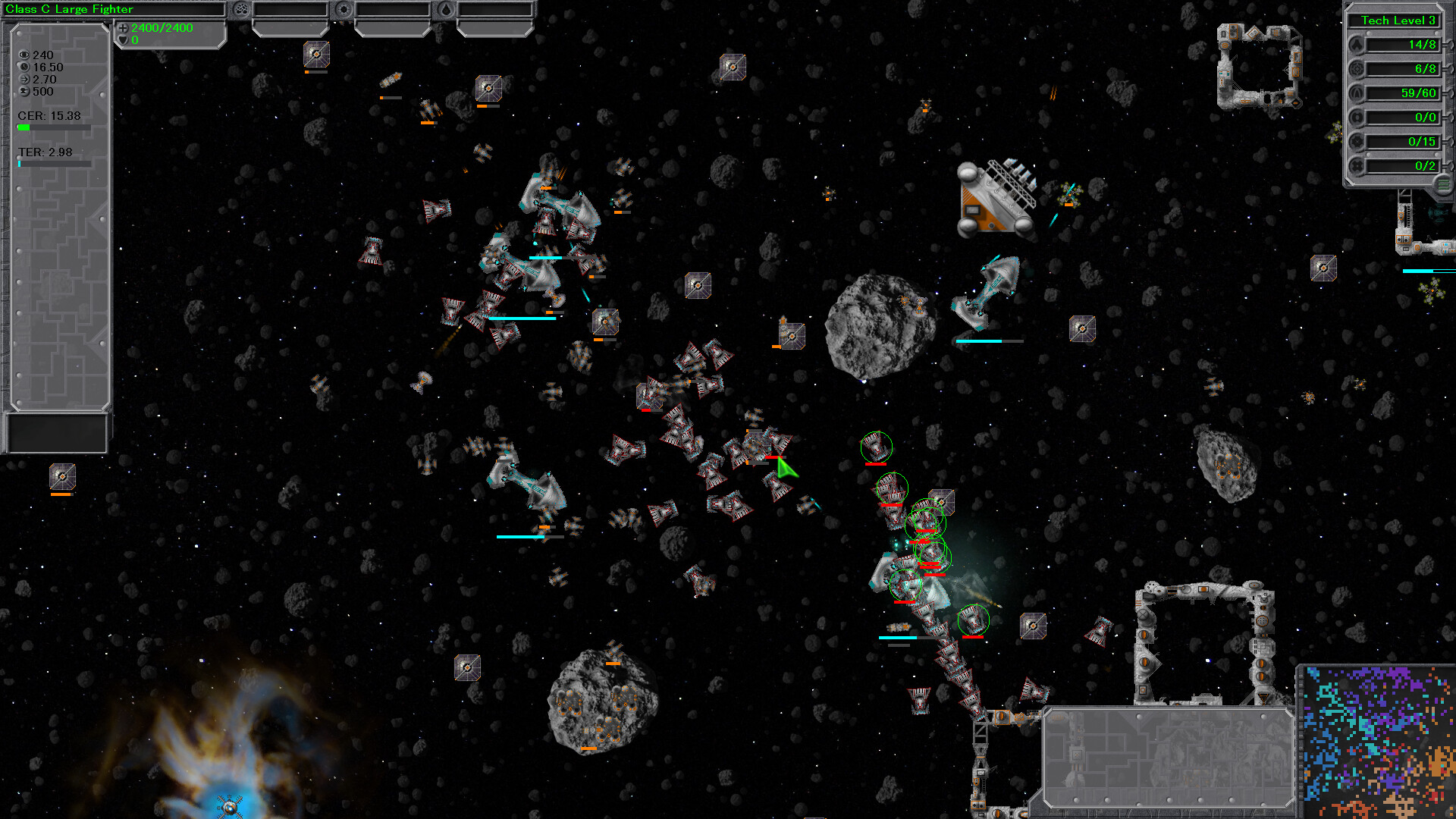
Task: Click the ore resource icon in the top bar
Action: tap(240, 9)
